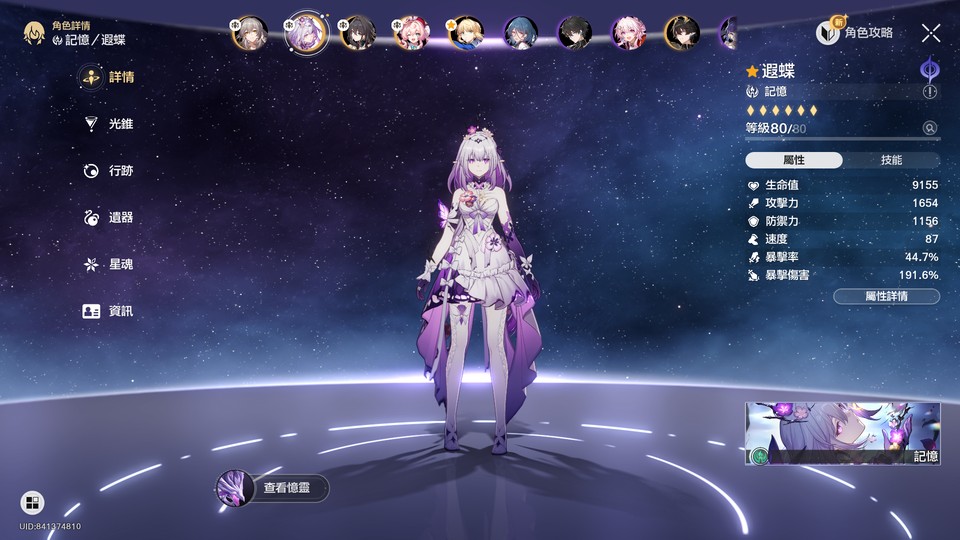Click the 查看憶靈 view memosprite button
Screen dimensions: 960x540
point(273,488)
